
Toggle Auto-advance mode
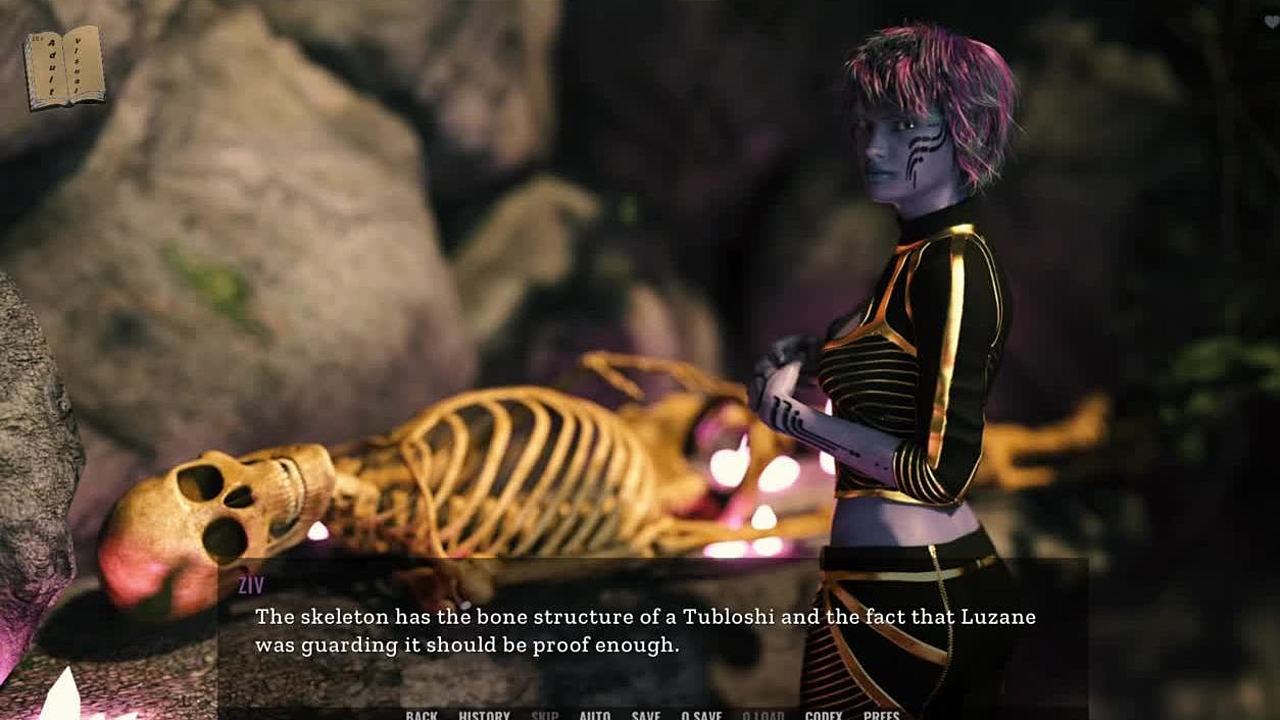(595, 715)
